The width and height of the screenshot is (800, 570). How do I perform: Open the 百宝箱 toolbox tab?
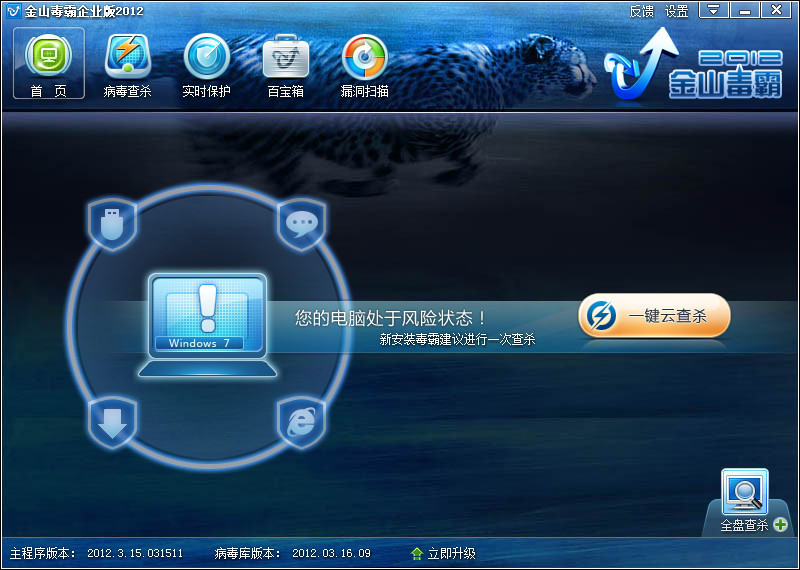coord(285,63)
